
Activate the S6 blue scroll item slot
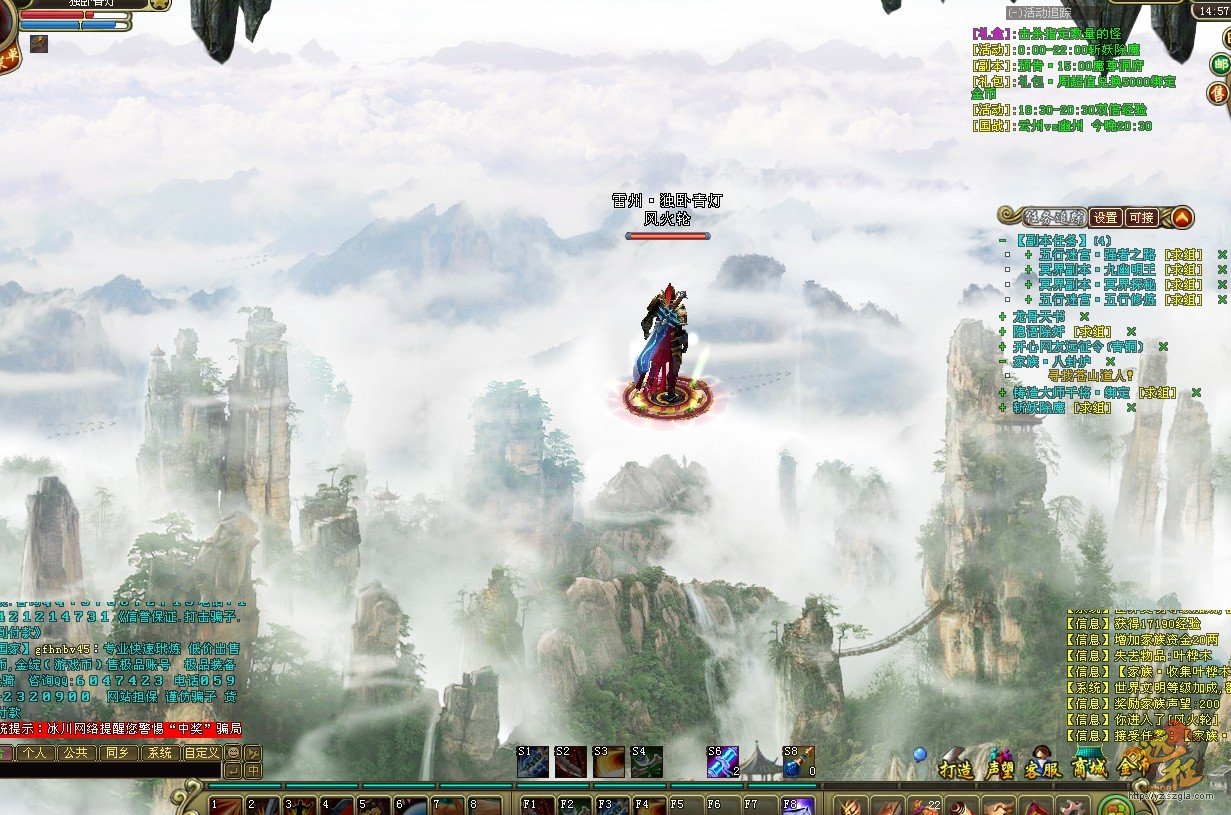pos(722,762)
